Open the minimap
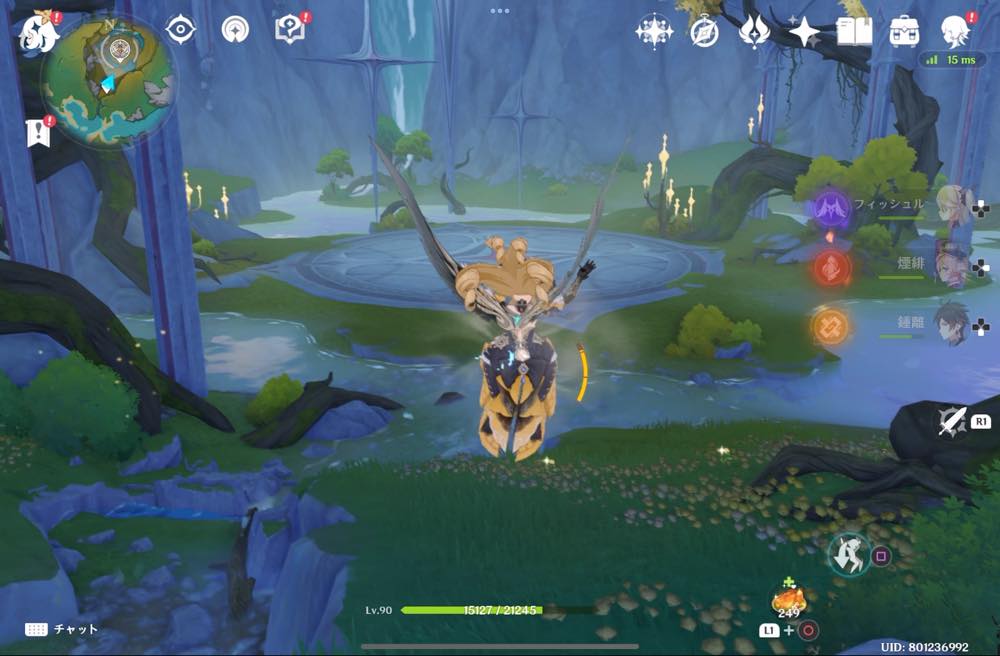 (108, 78)
